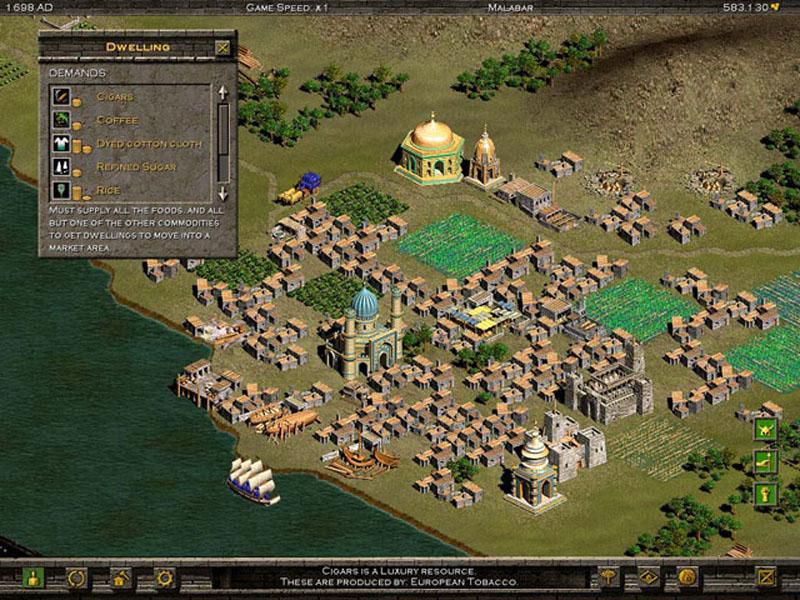Open the house icon button in bottom bar
The image size is (800, 600).
(121, 578)
